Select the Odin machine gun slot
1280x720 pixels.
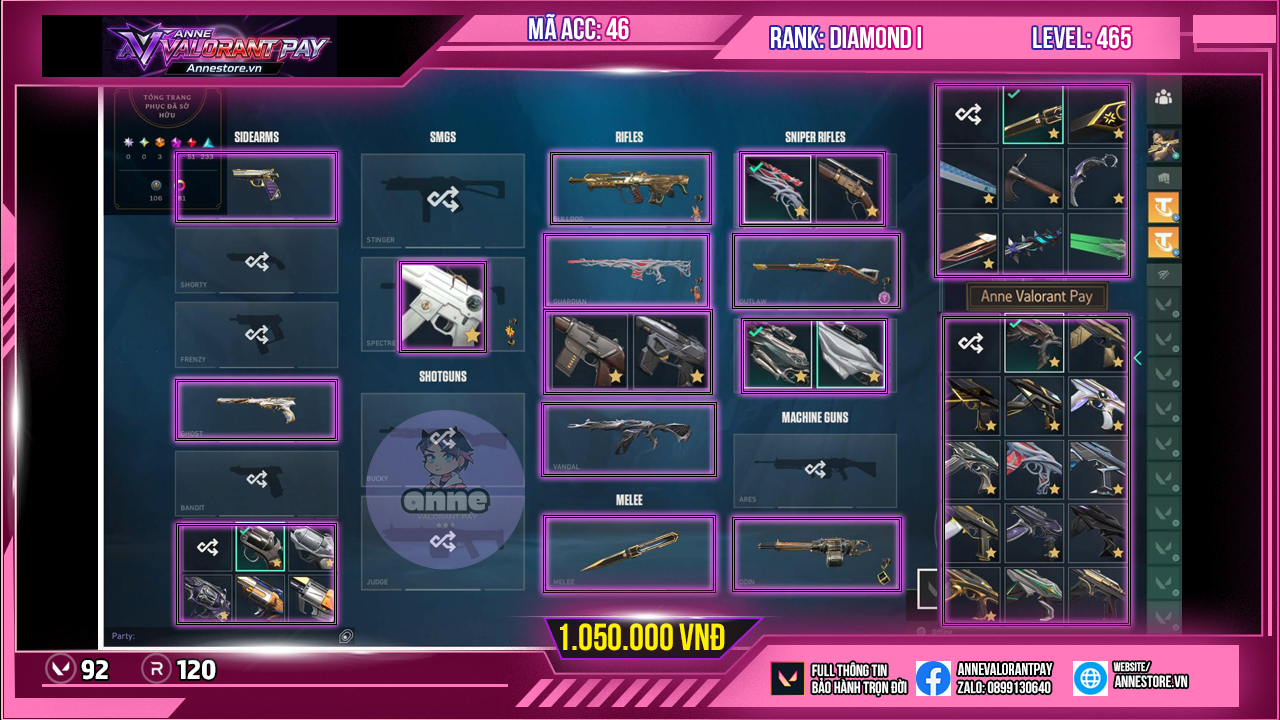[816, 553]
